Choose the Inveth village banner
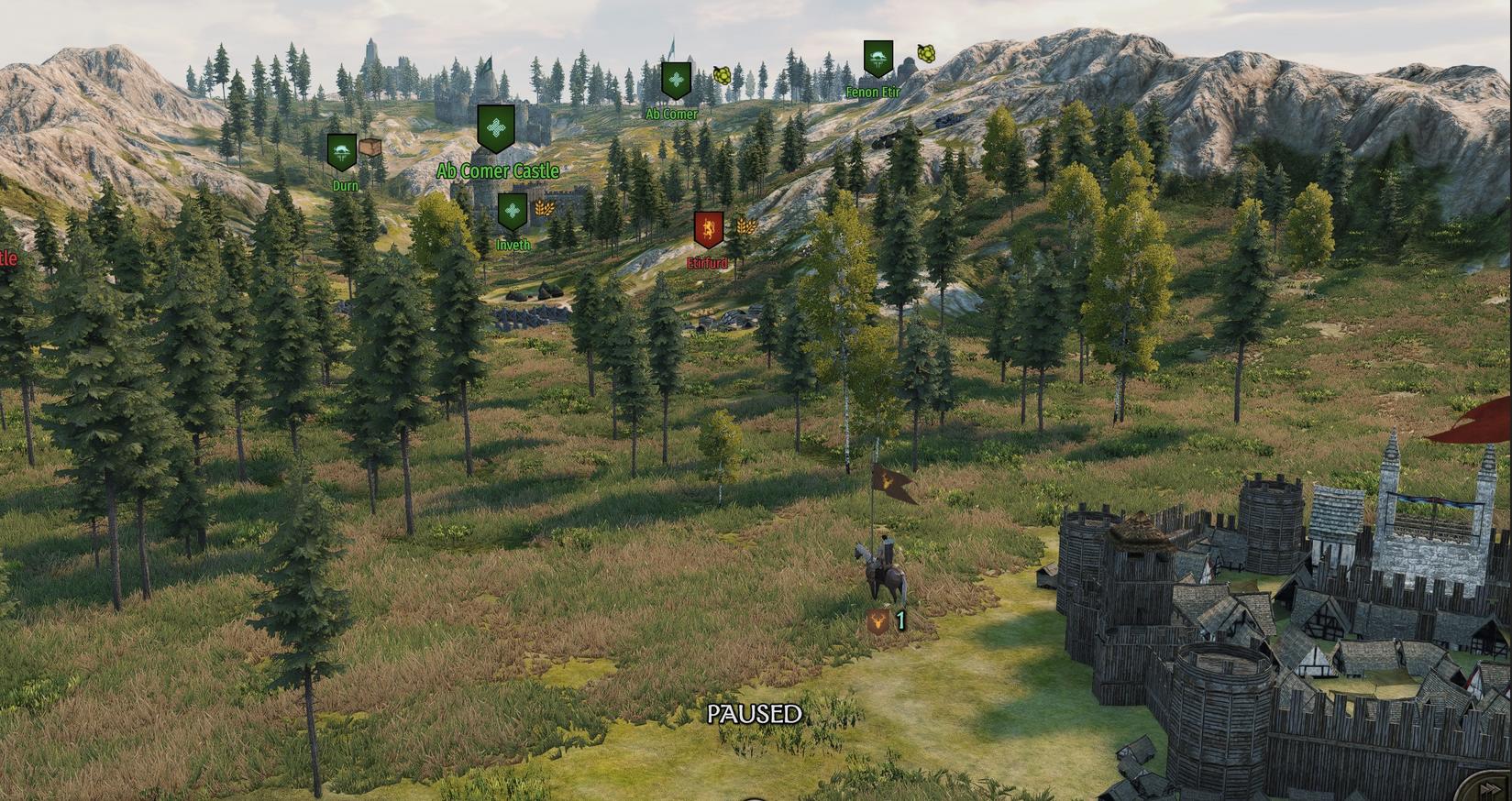Screen dimensions: 1512x801 [512, 212]
